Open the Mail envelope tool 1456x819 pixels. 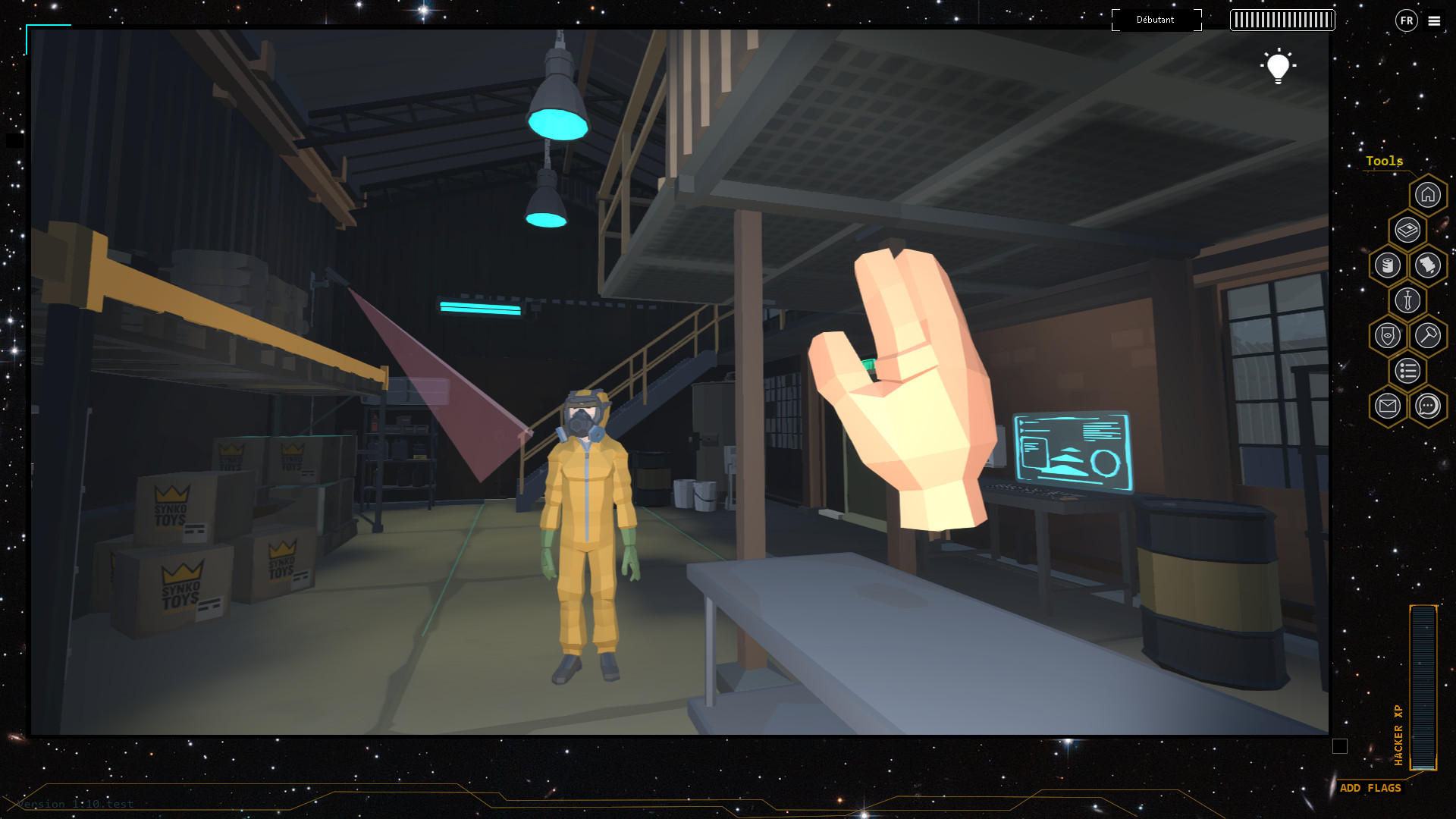(1387, 406)
